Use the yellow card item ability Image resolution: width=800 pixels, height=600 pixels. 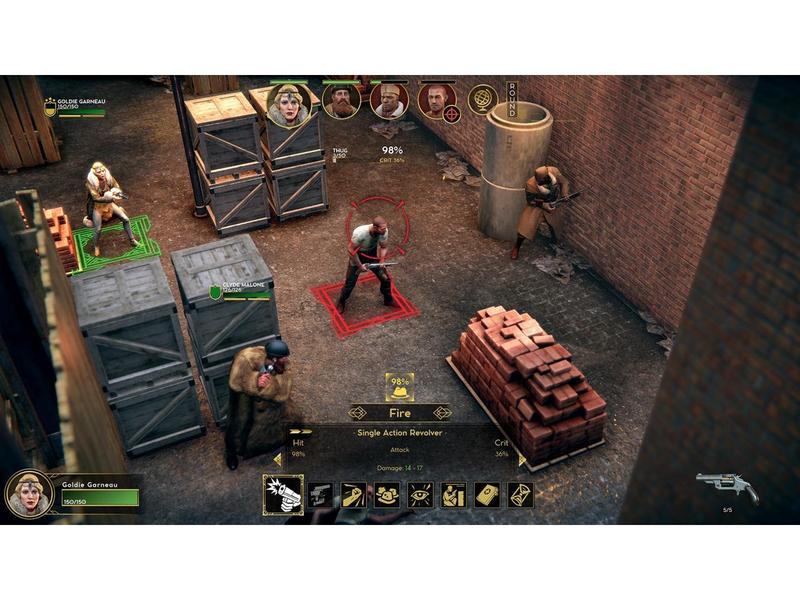pos(487,494)
